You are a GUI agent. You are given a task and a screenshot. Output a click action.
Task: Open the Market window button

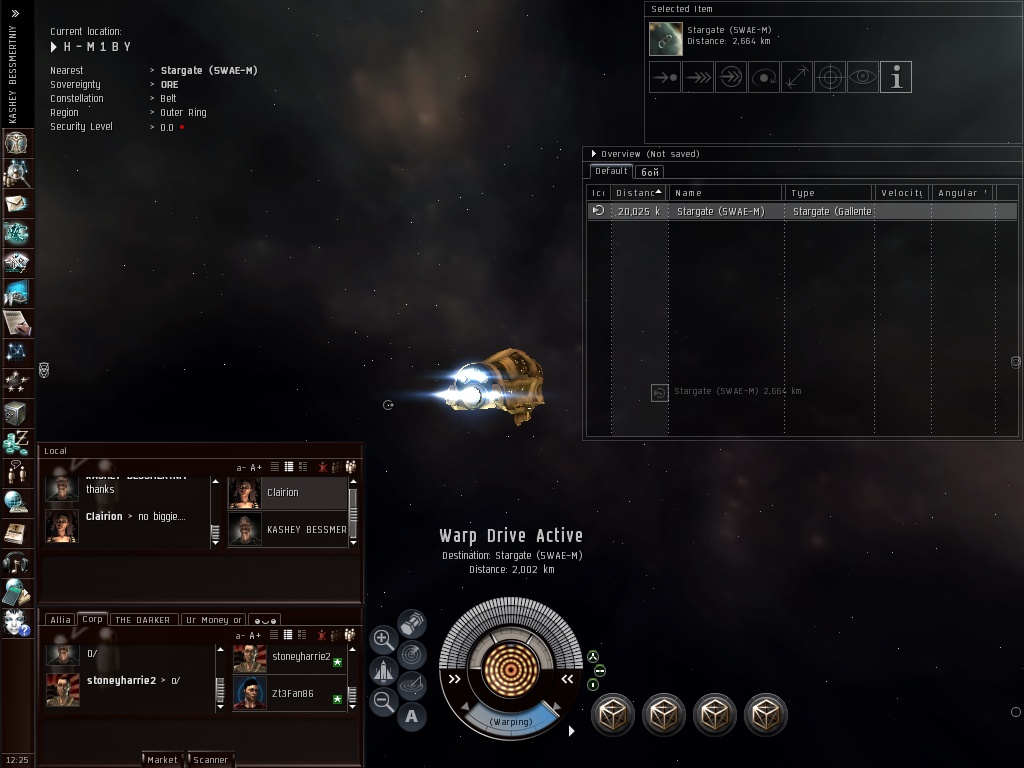click(162, 759)
